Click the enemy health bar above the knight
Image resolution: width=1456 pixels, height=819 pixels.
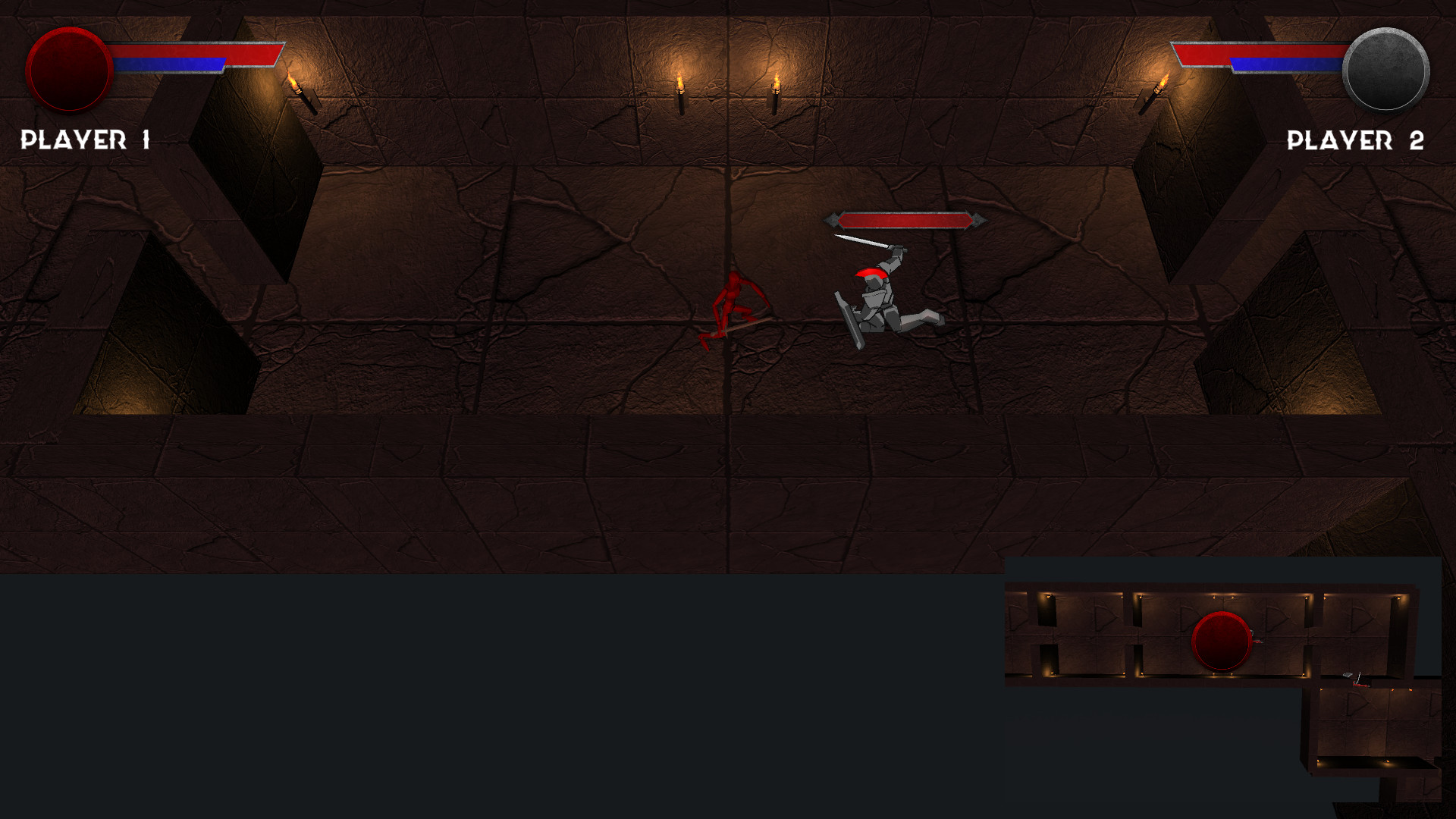pyautogui.click(x=906, y=220)
